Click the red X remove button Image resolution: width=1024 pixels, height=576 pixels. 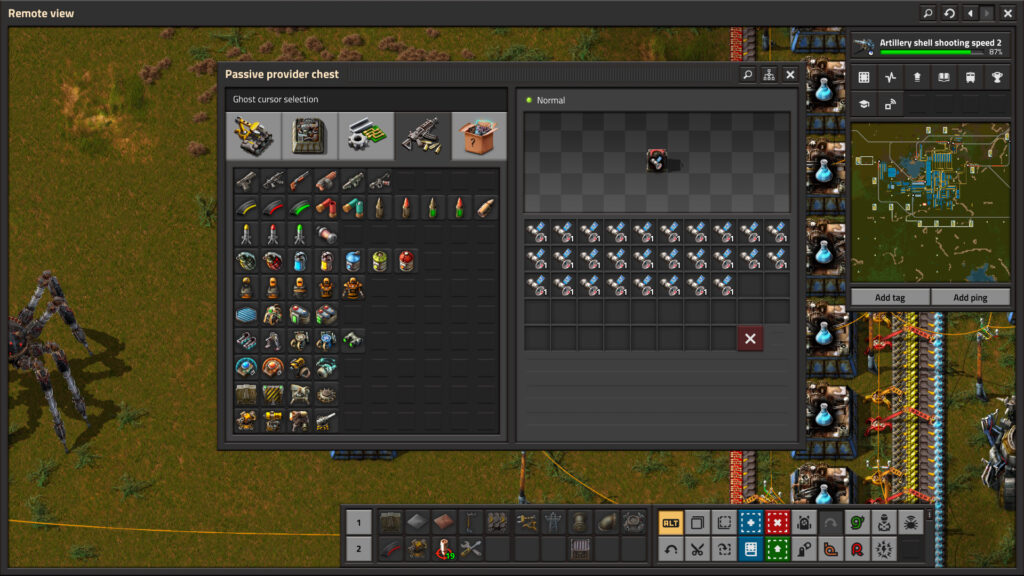point(750,338)
